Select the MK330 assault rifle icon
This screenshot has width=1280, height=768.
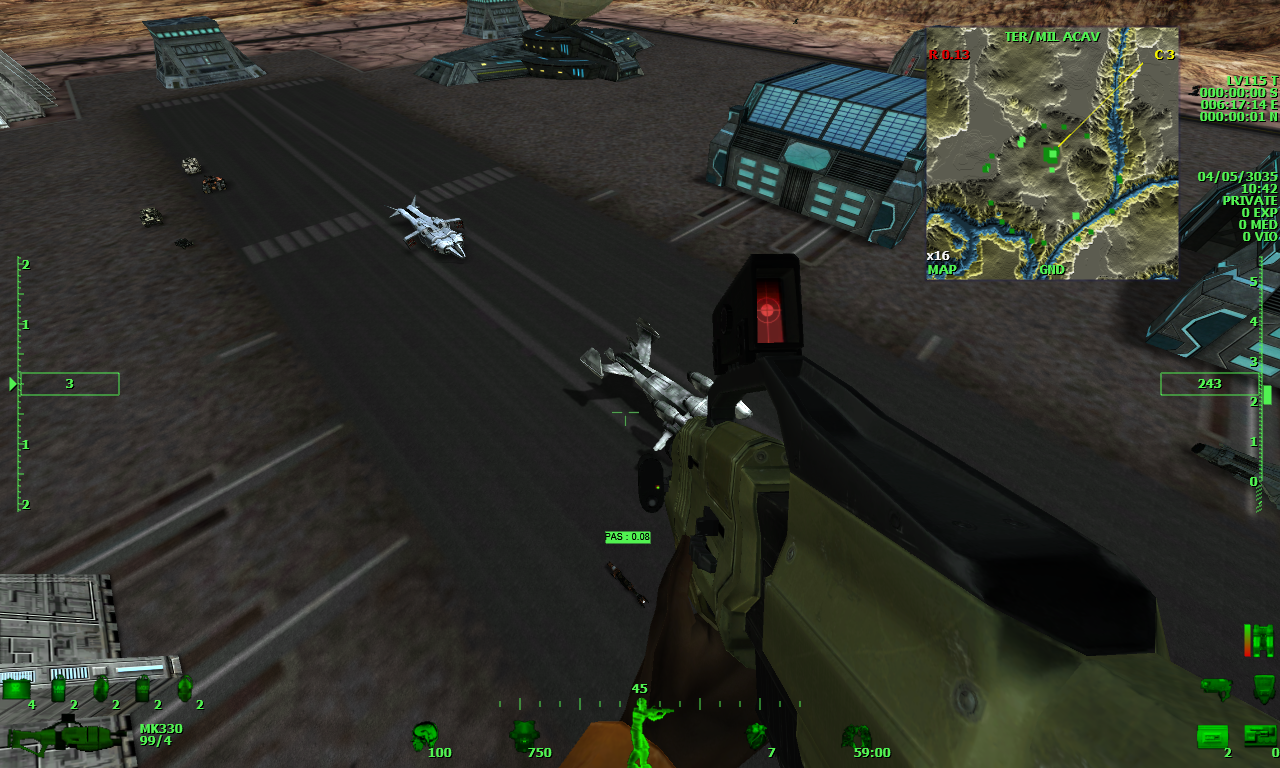65,735
